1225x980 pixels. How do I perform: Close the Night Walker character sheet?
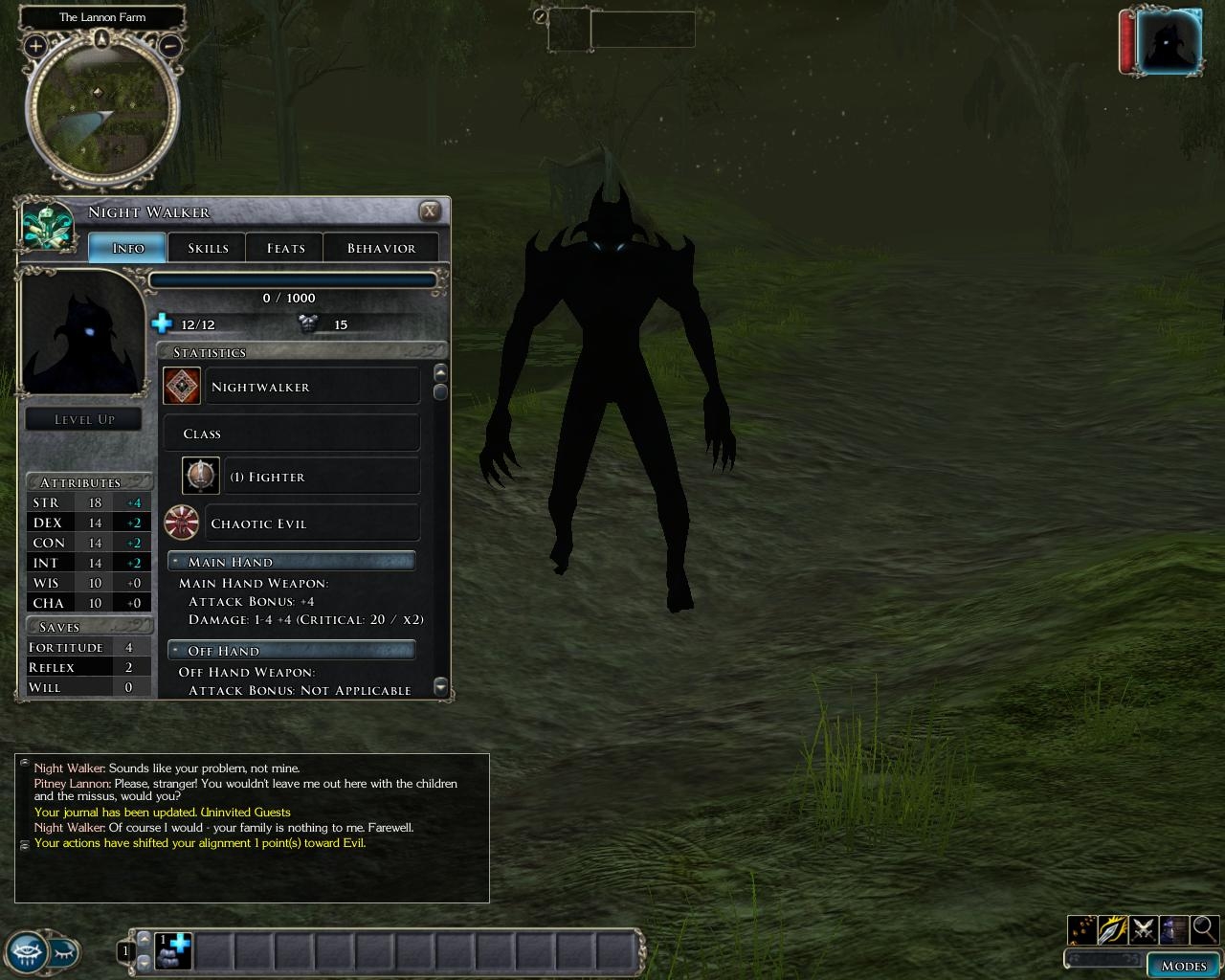coord(431,212)
